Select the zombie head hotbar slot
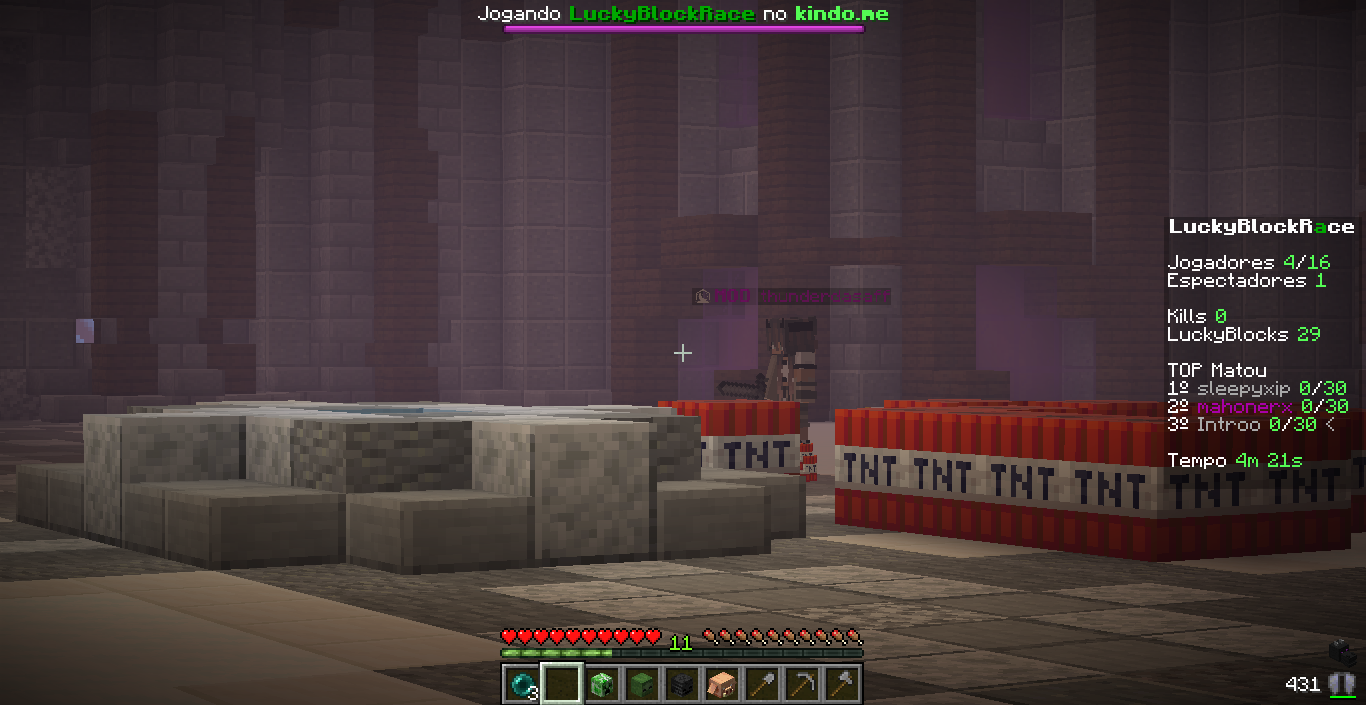This screenshot has width=1366, height=705. pyautogui.click(x=642, y=684)
